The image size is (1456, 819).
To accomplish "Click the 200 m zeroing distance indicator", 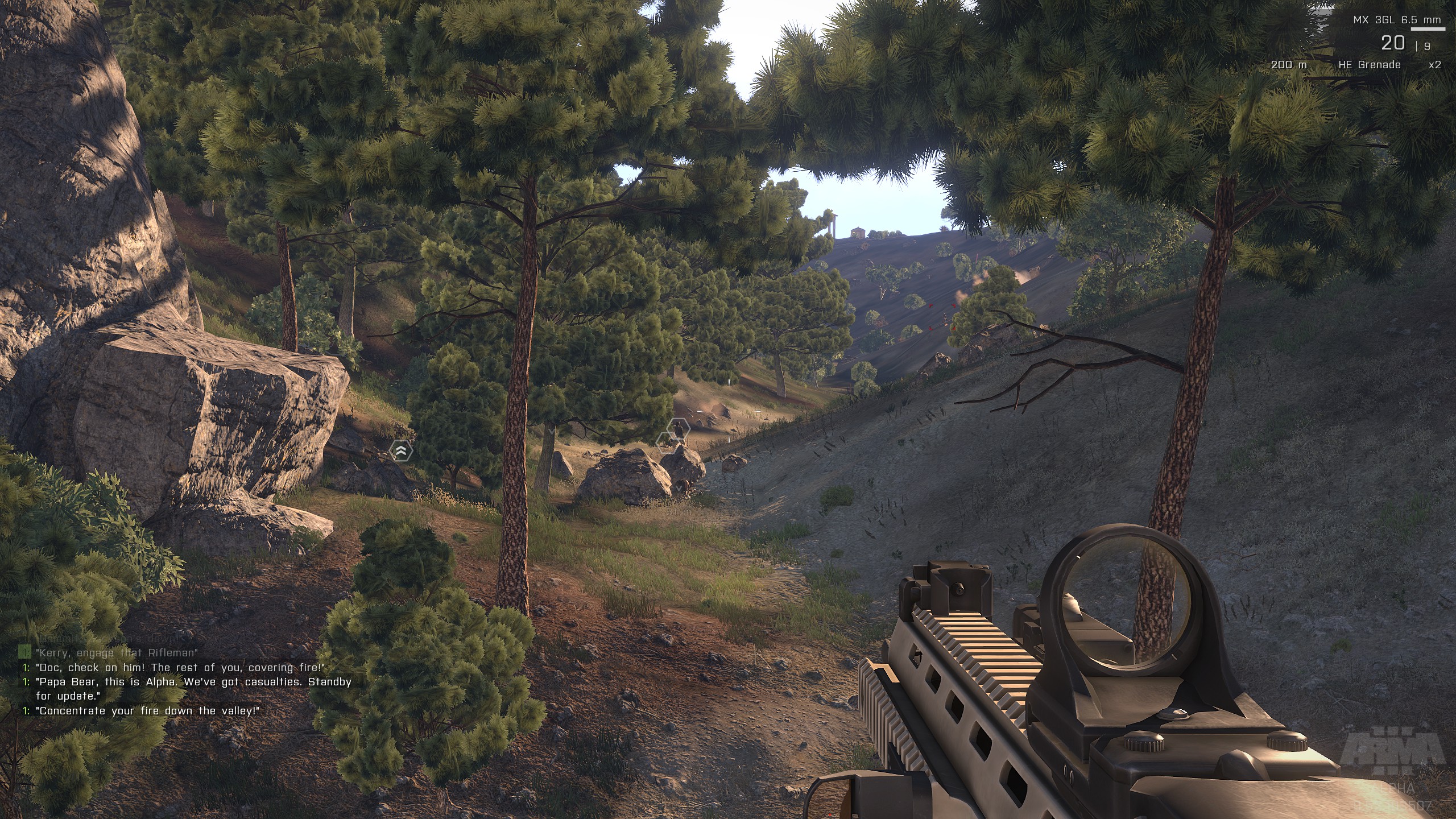I will pyautogui.click(x=1289, y=65).
